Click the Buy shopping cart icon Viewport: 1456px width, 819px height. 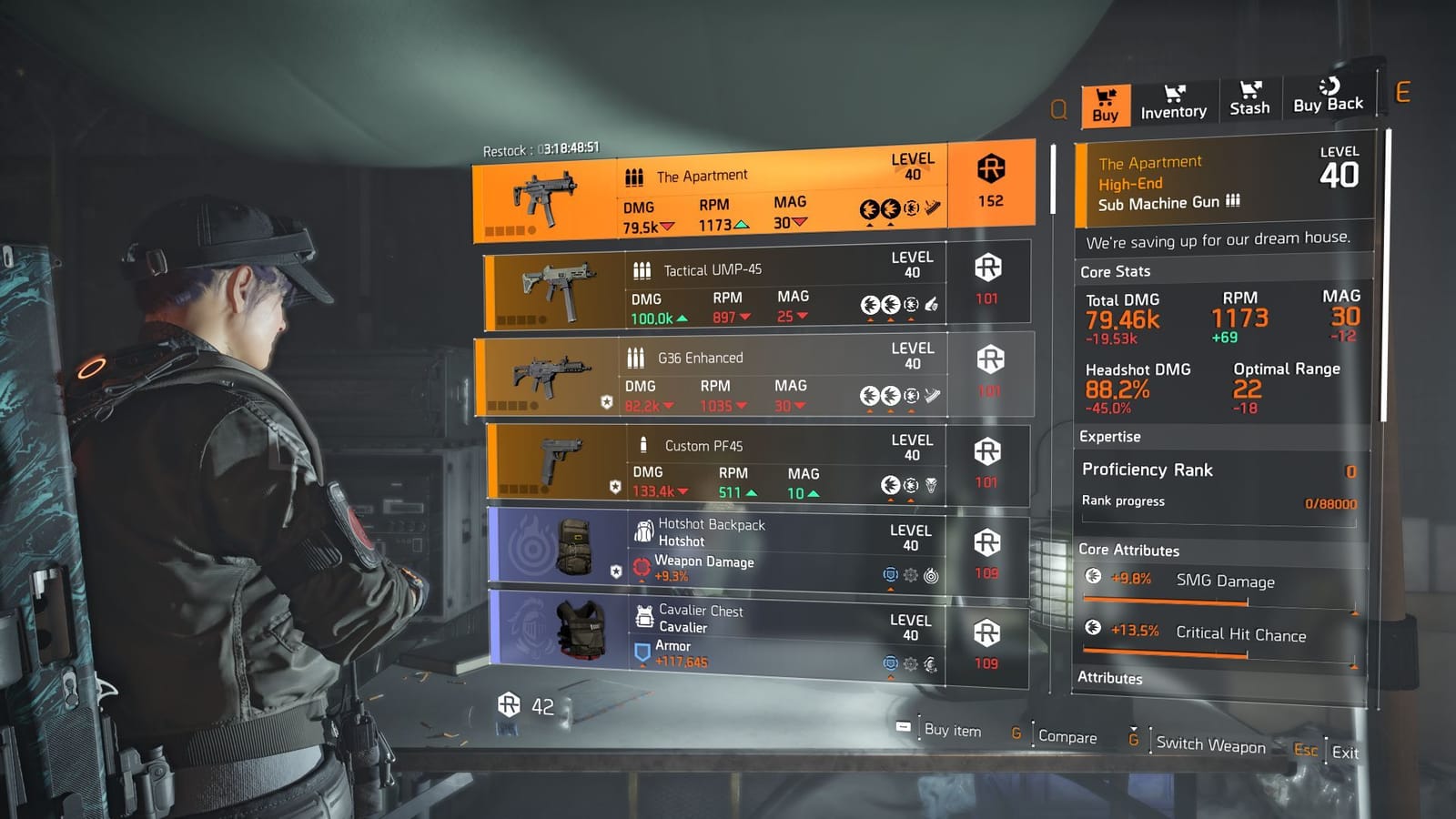1106,96
